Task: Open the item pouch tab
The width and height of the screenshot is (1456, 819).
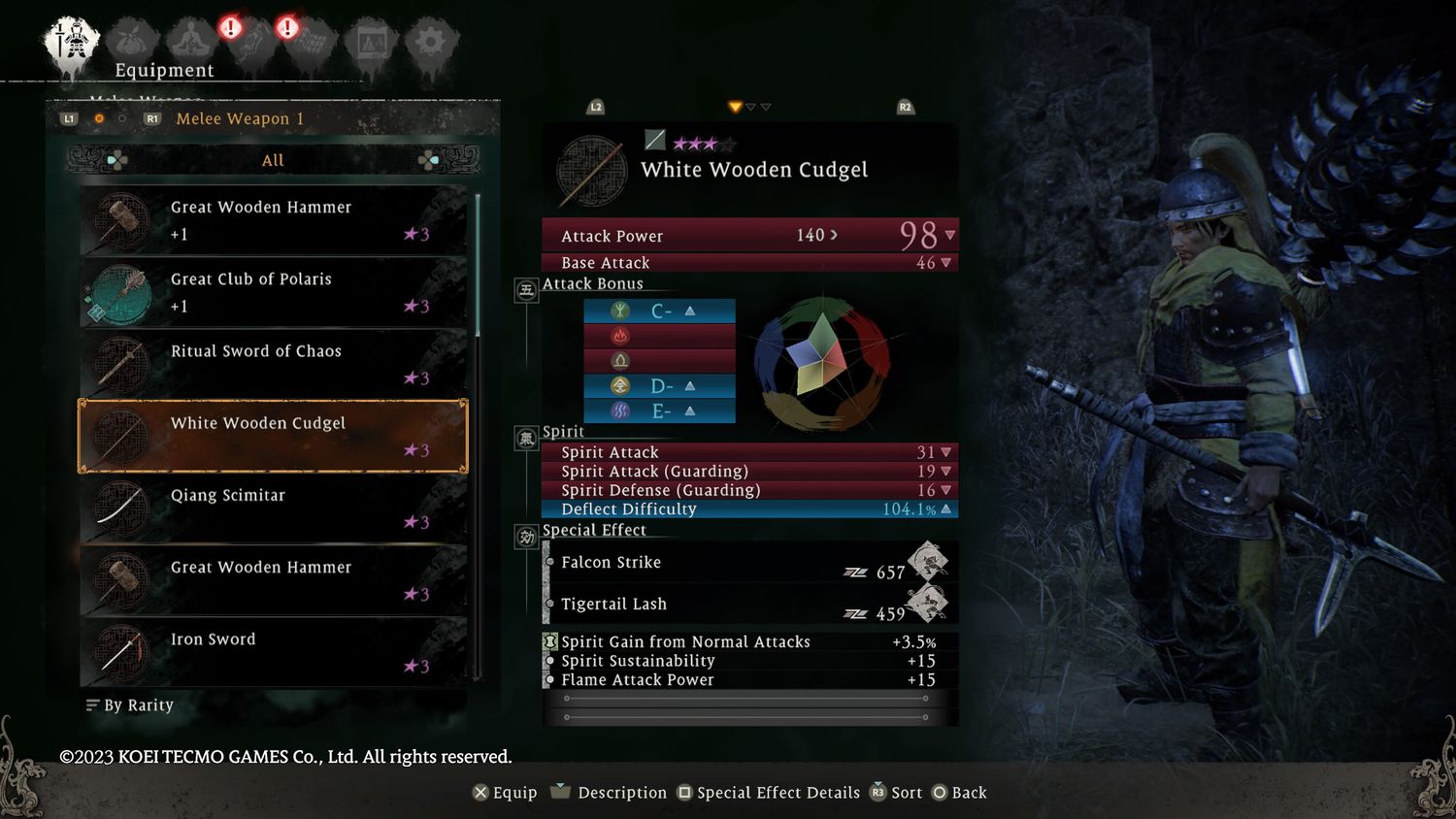Action: point(132,43)
